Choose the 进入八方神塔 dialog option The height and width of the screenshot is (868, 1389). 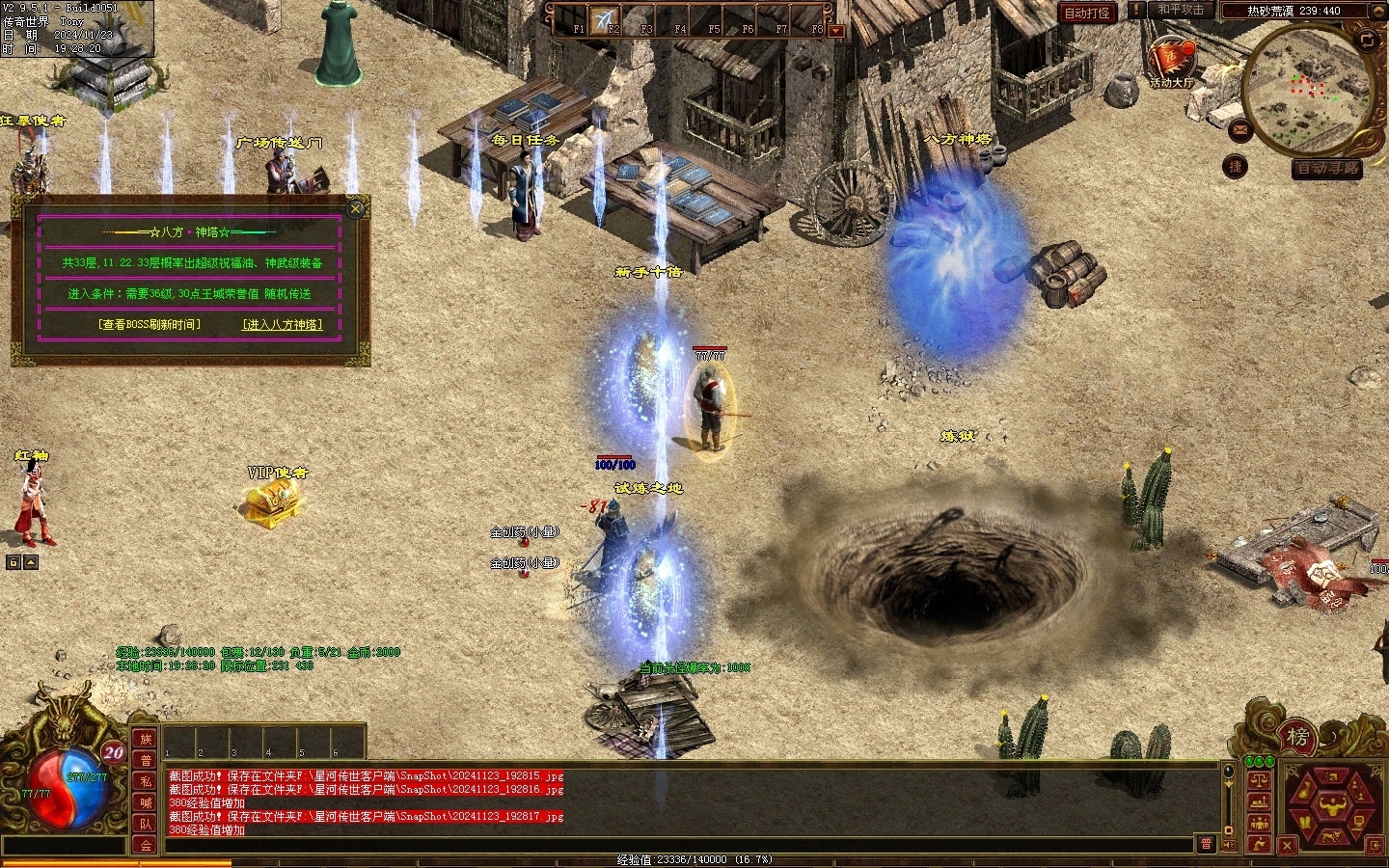click(x=282, y=325)
